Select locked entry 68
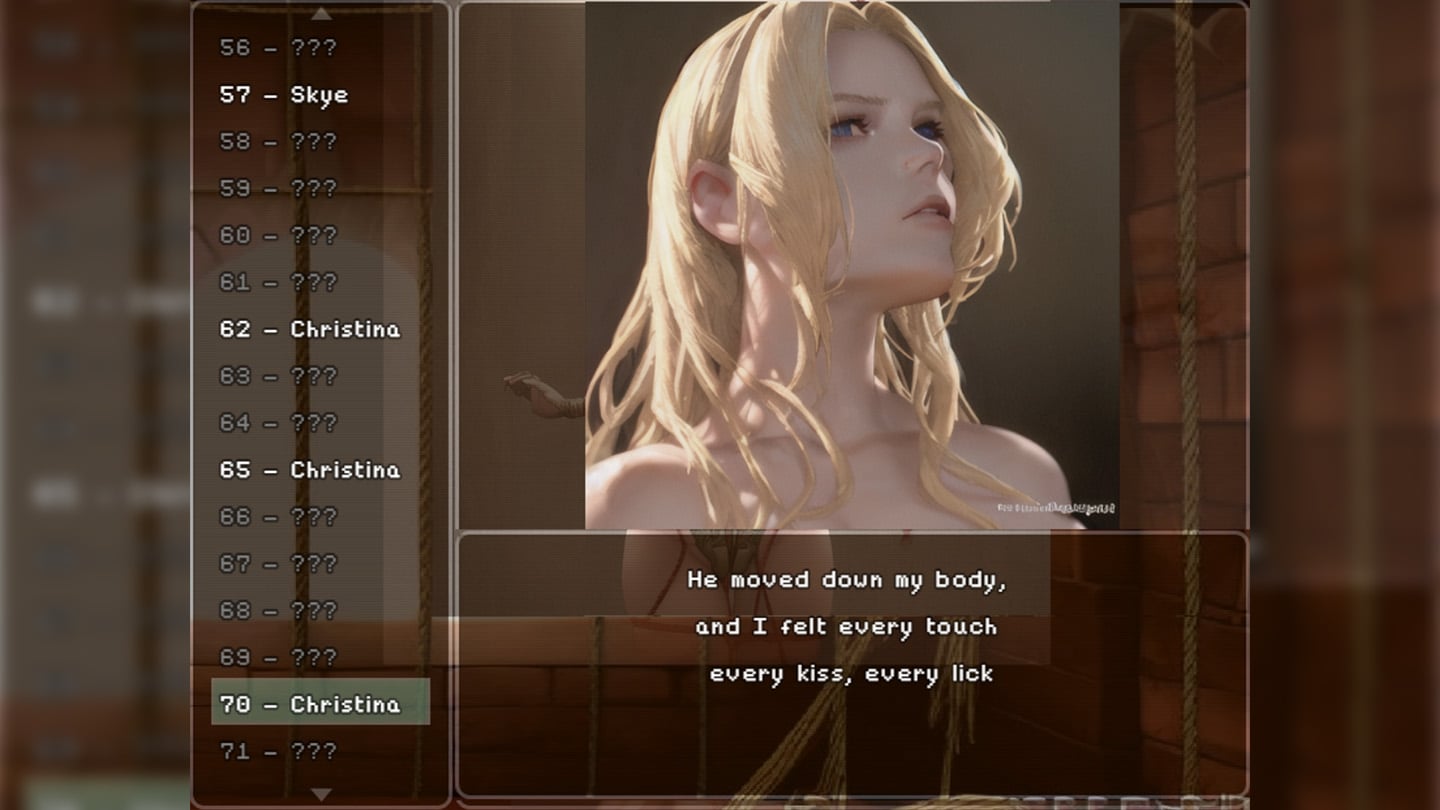The width and height of the screenshot is (1440, 810). point(278,610)
